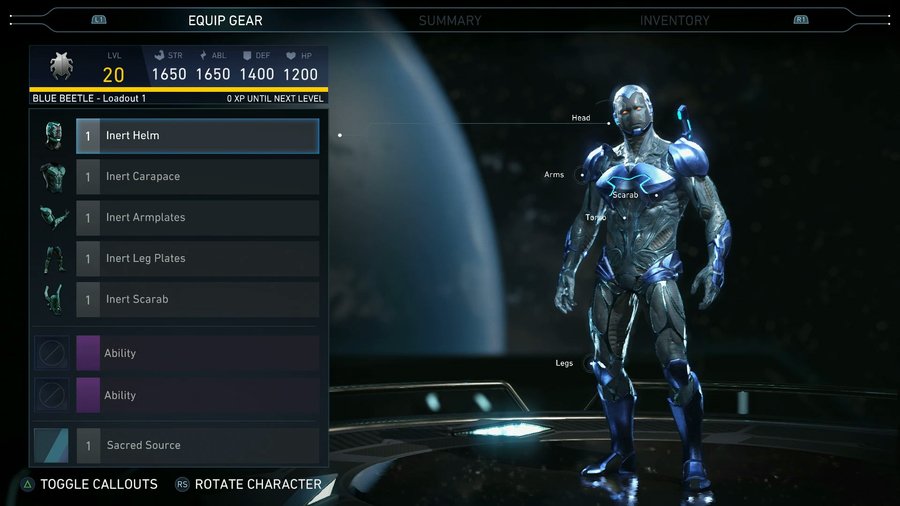Screen dimensions: 900x506
Task: Select the Inert Helm gear slot
Action: [198, 136]
